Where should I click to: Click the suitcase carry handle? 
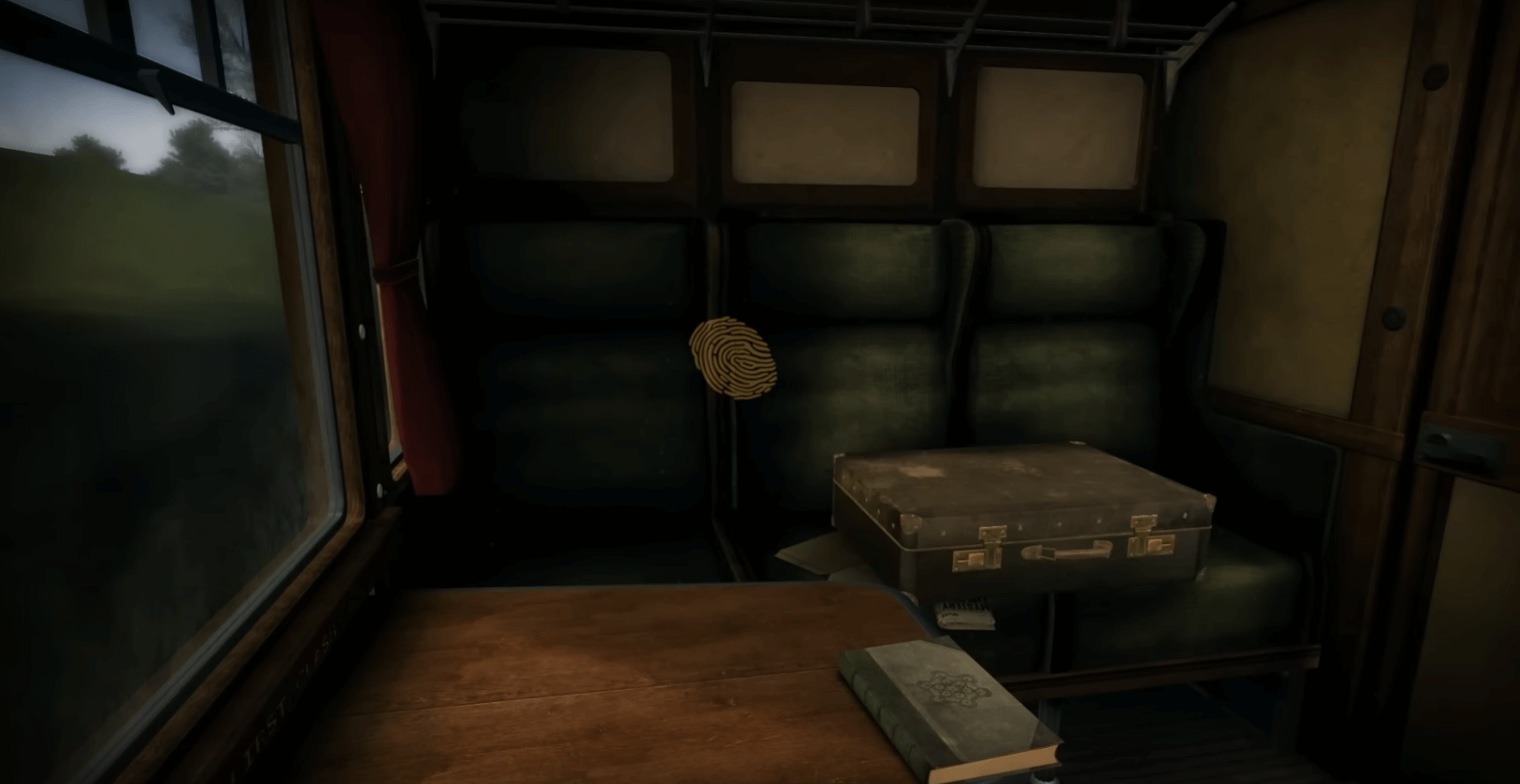click(x=1066, y=551)
